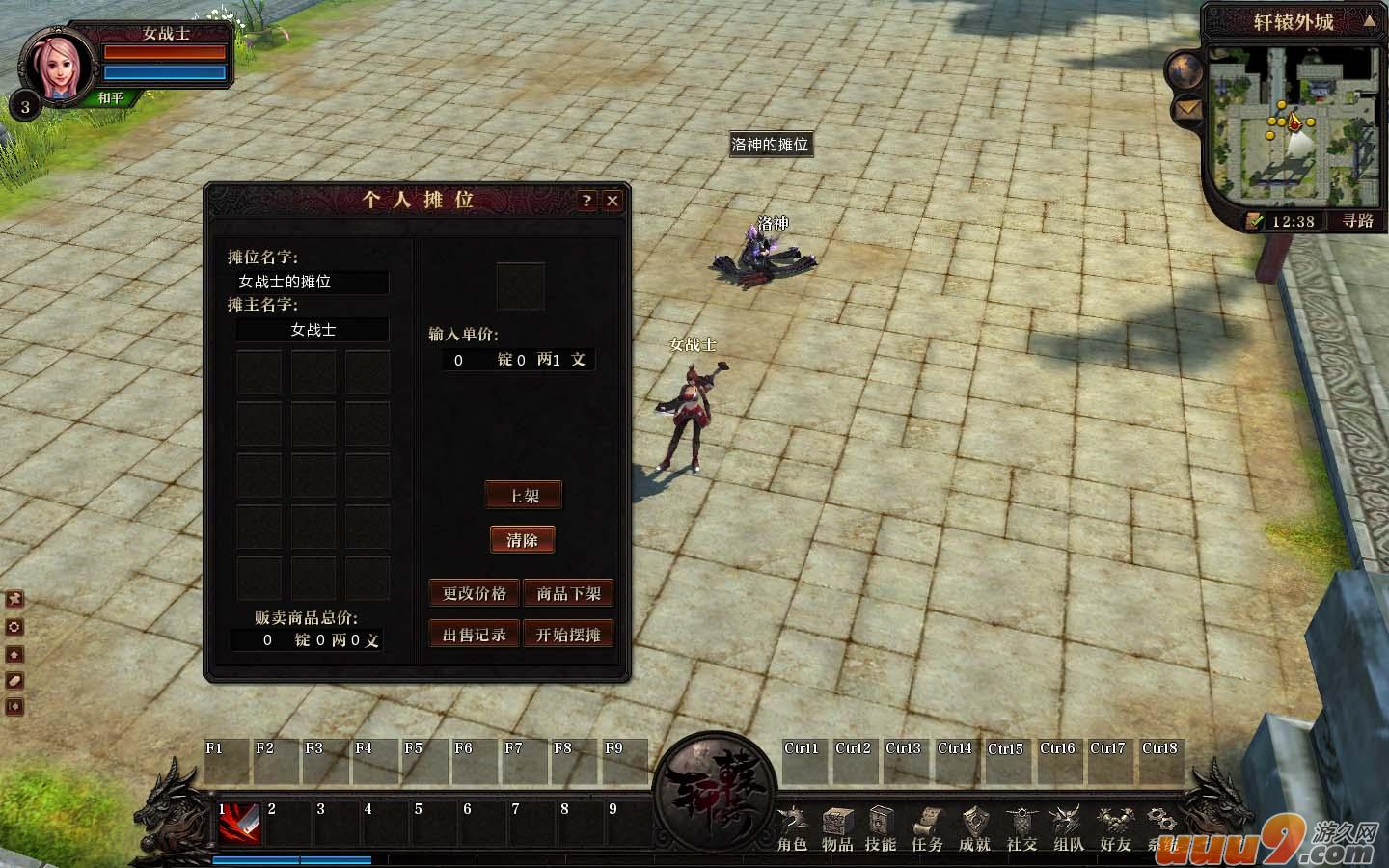The image size is (1389, 868).
Task: Select the 出售记录 sales record option
Action: point(473,634)
